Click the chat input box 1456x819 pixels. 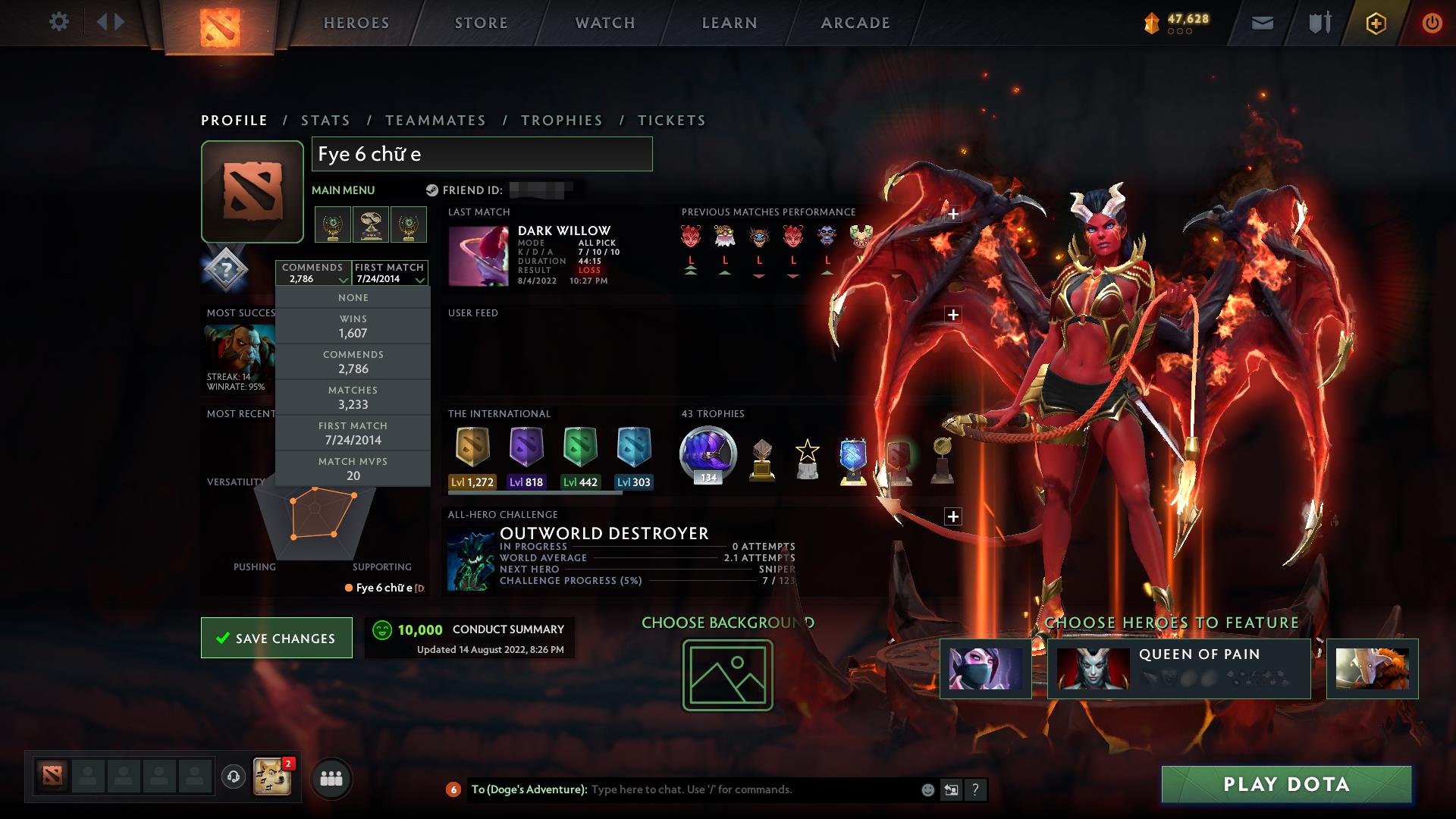(x=751, y=789)
